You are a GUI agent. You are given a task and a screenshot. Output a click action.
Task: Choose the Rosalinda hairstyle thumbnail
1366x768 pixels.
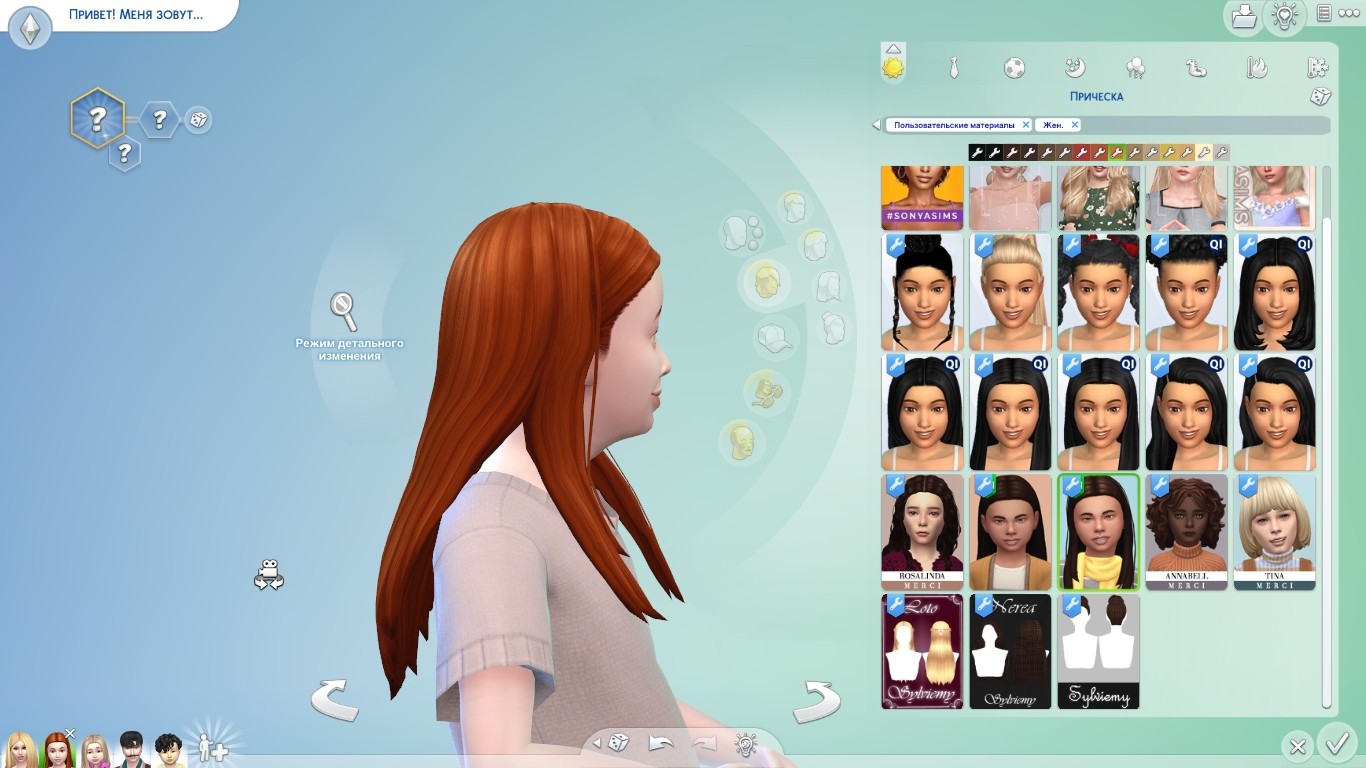[x=922, y=532]
